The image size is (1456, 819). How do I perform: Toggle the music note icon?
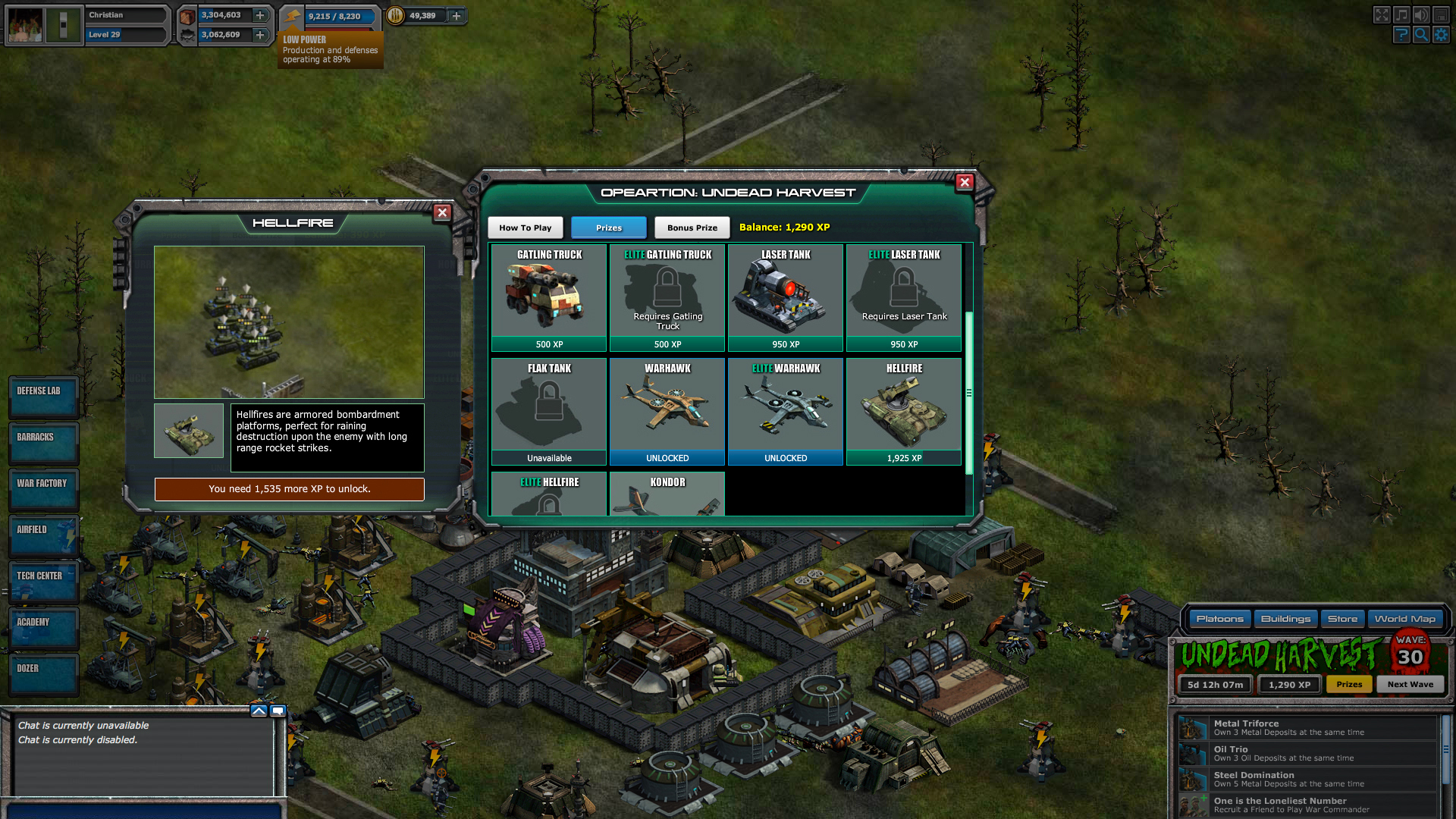[1401, 14]
